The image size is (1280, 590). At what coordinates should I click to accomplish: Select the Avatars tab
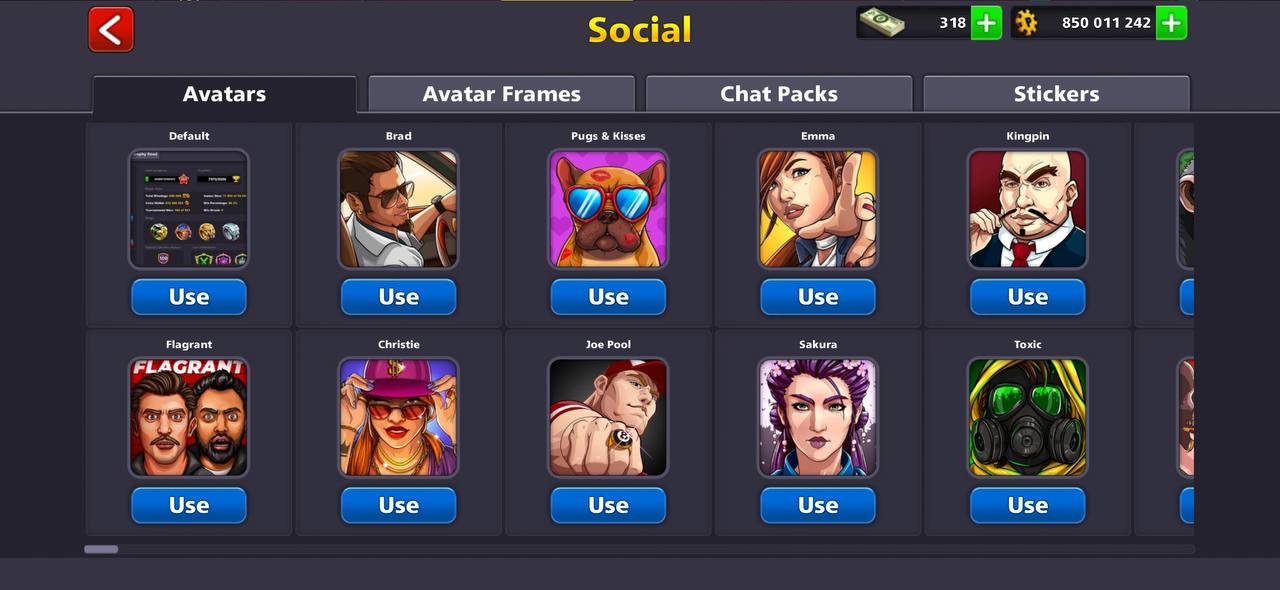224,94
